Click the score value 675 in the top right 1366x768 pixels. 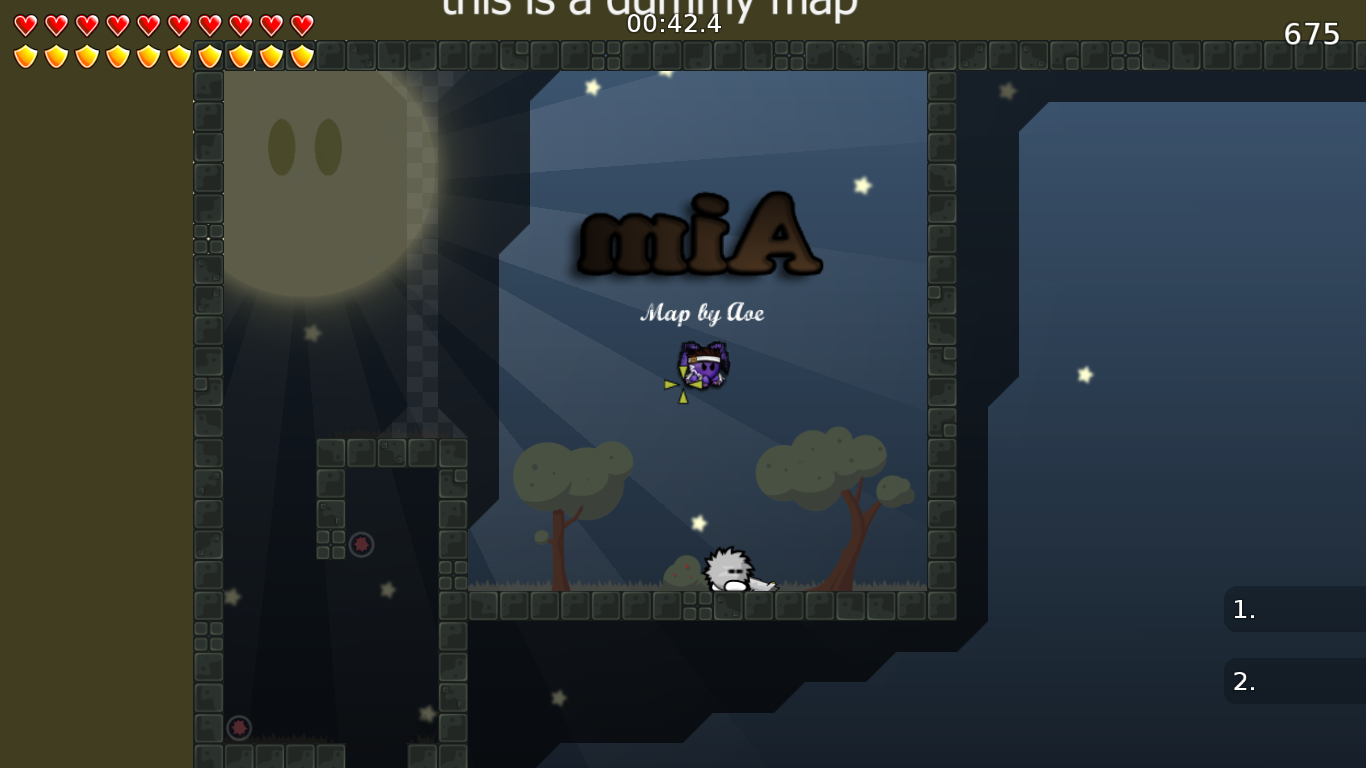[1311, 34]
